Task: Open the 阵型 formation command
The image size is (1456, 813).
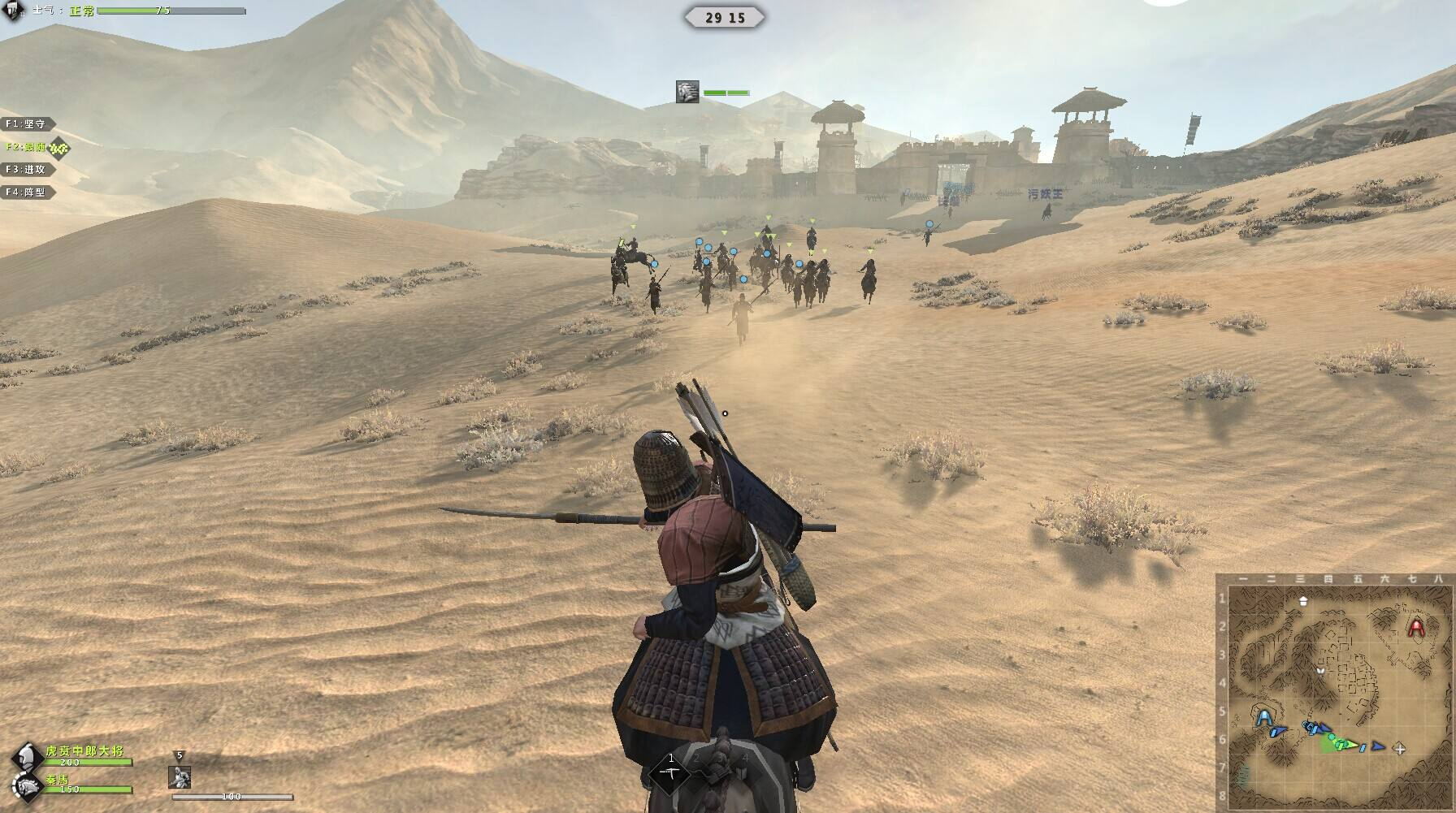Action: pyautogui.click(x=28, y=192)
